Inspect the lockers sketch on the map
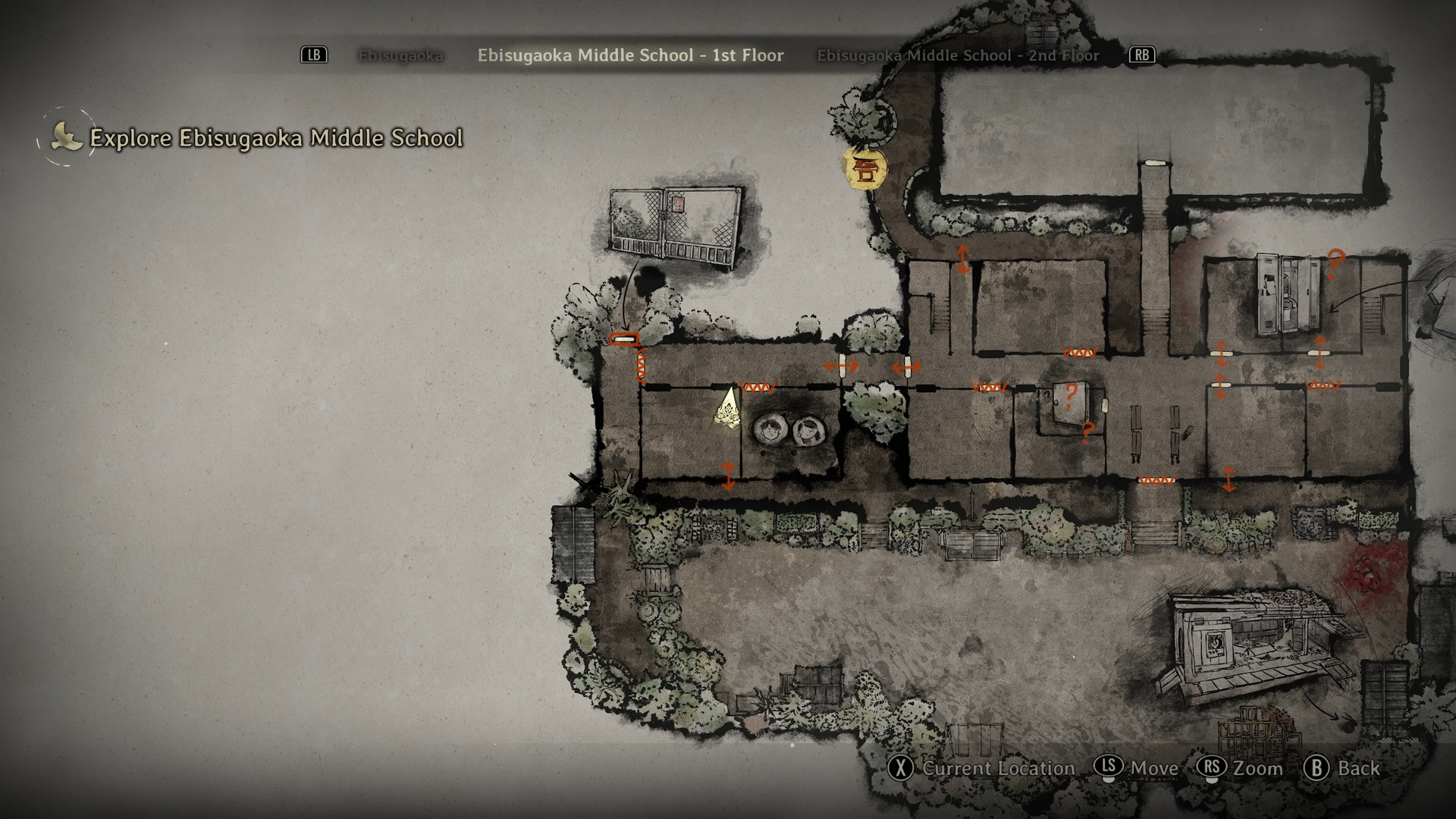Screen dimensions: 1456x819 [x=1288, y=294]
